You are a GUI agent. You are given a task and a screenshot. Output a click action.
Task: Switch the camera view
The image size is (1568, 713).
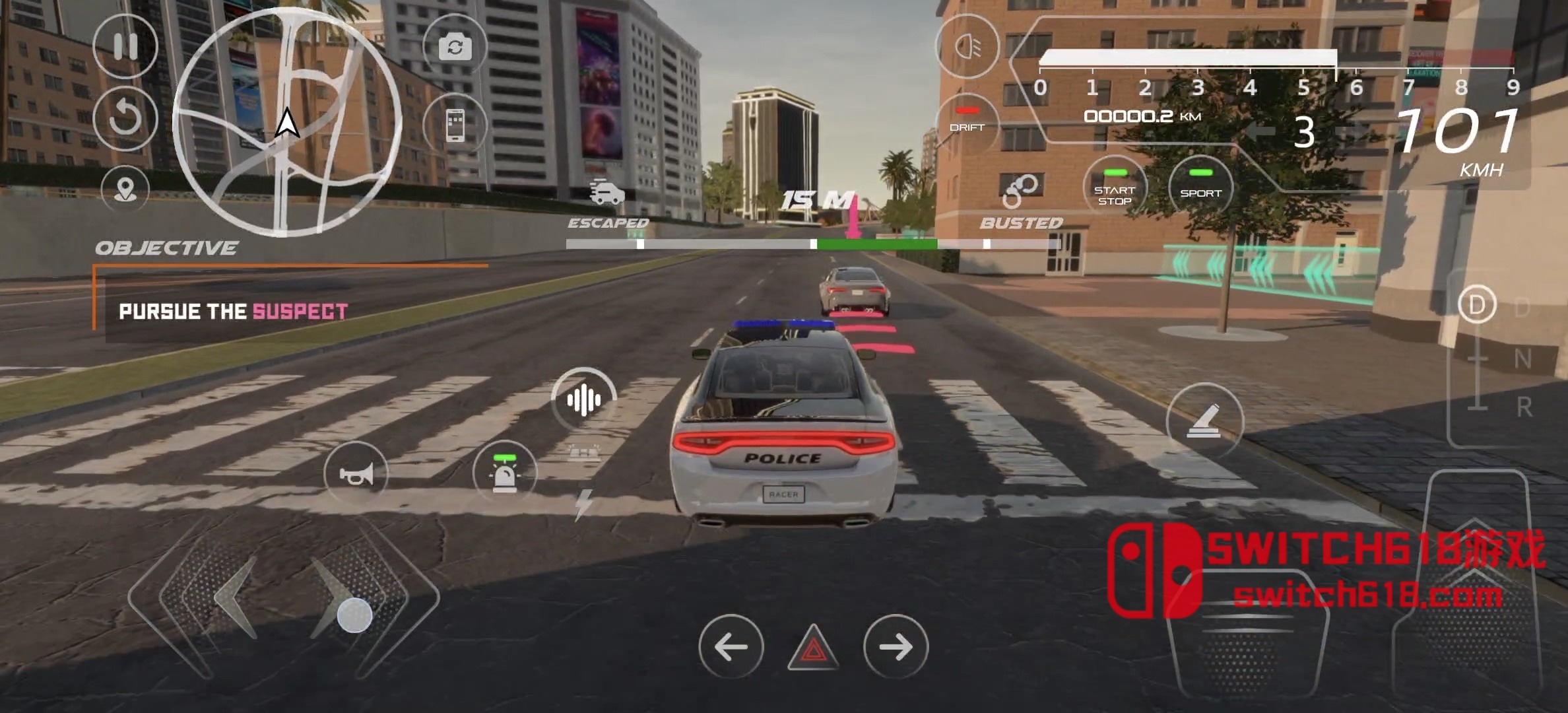coord(455,47)
